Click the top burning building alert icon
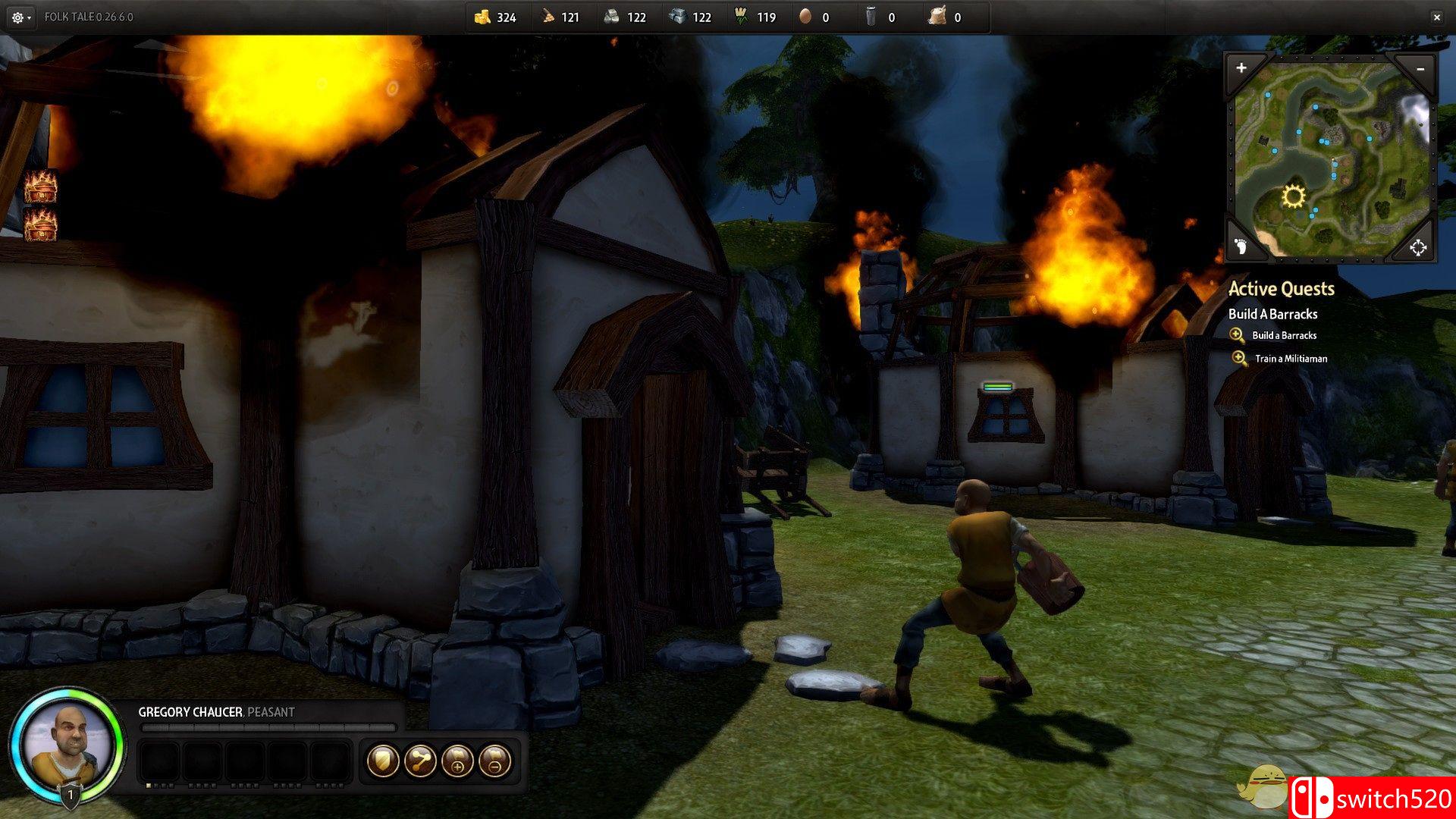Image resolution: width=1456 pixels, height=819 pixels. (x=41, y=187)
